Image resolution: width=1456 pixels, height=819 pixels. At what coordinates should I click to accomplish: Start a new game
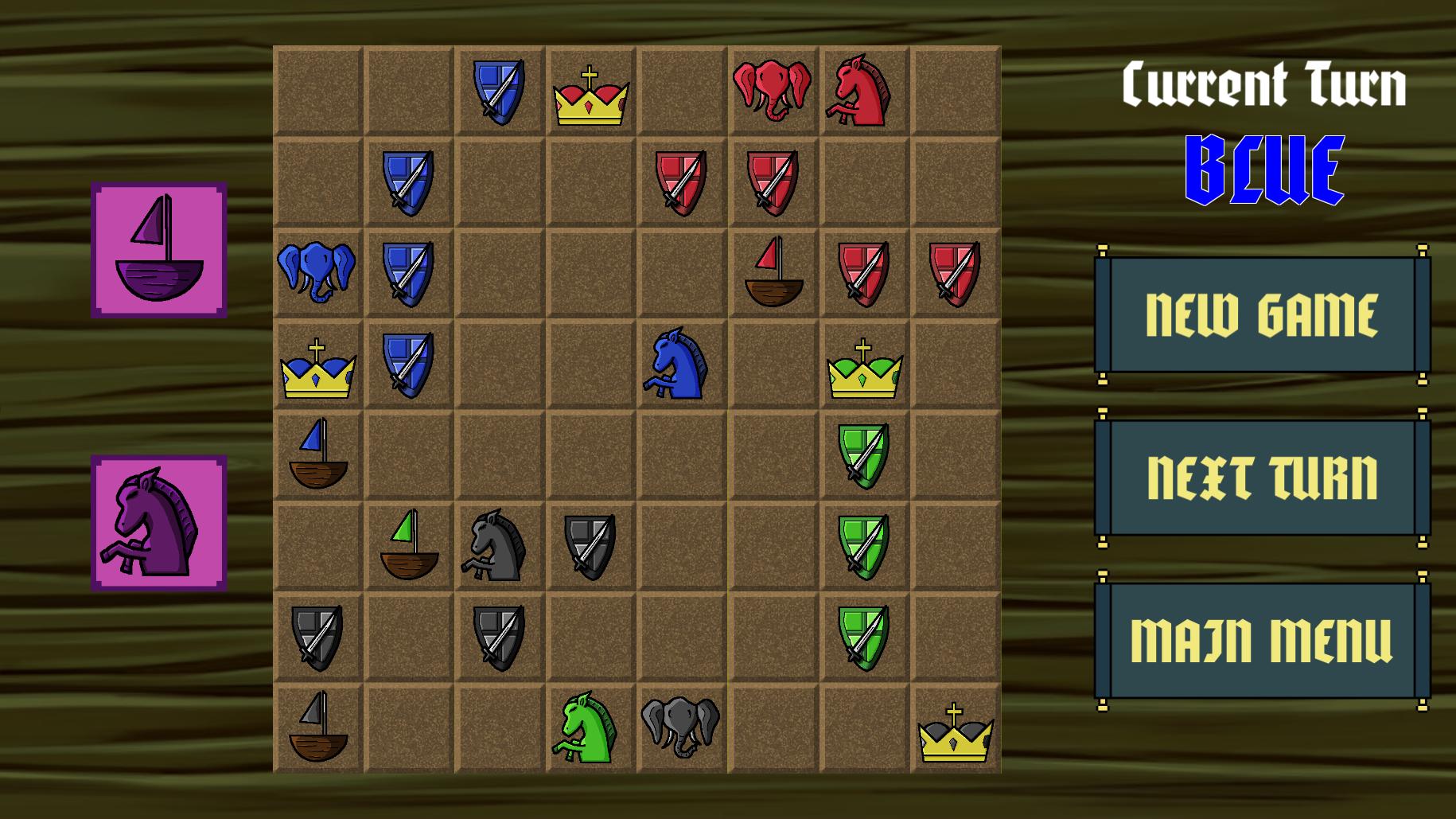coord(1262,315)
